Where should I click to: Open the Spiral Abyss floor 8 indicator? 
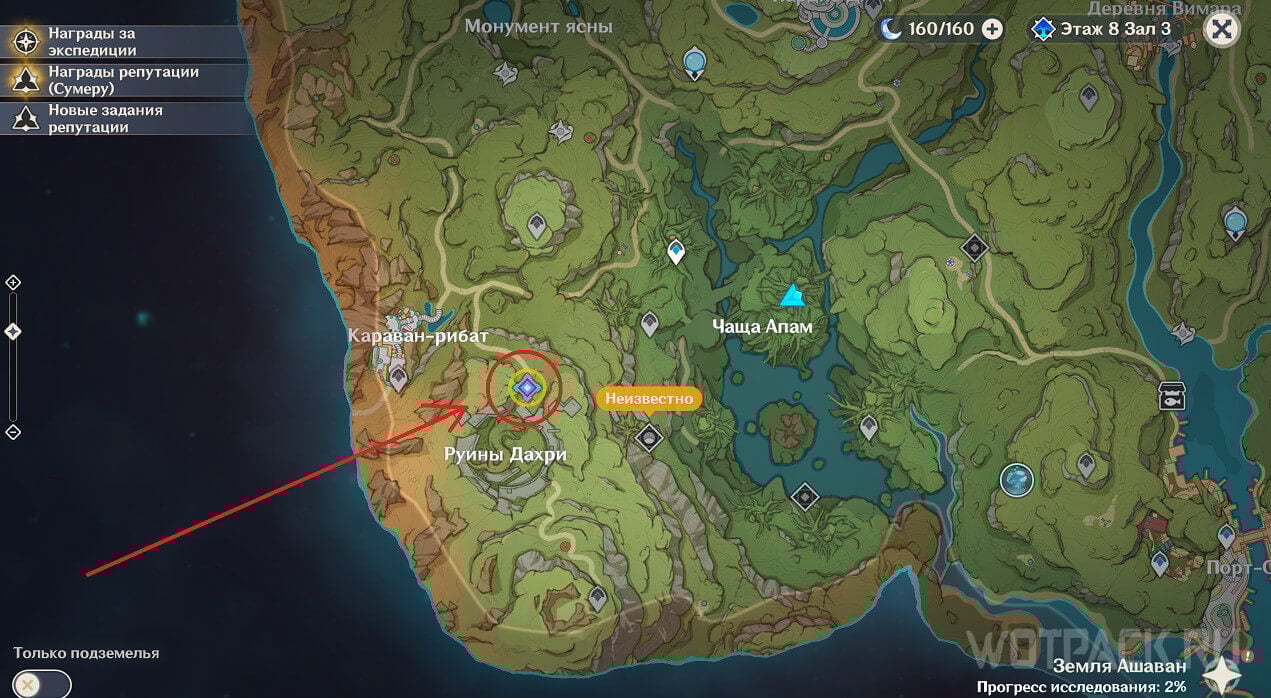click(1103, 29)
